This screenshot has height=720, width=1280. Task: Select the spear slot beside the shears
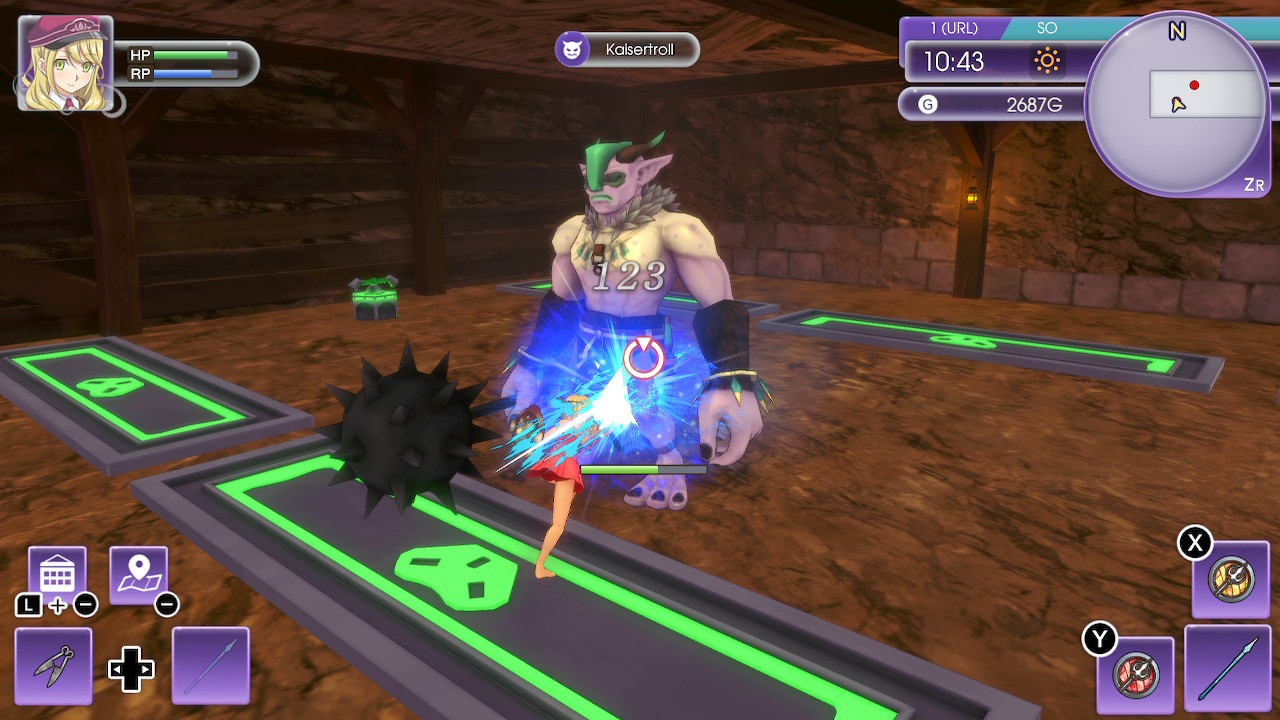(211, 666)
